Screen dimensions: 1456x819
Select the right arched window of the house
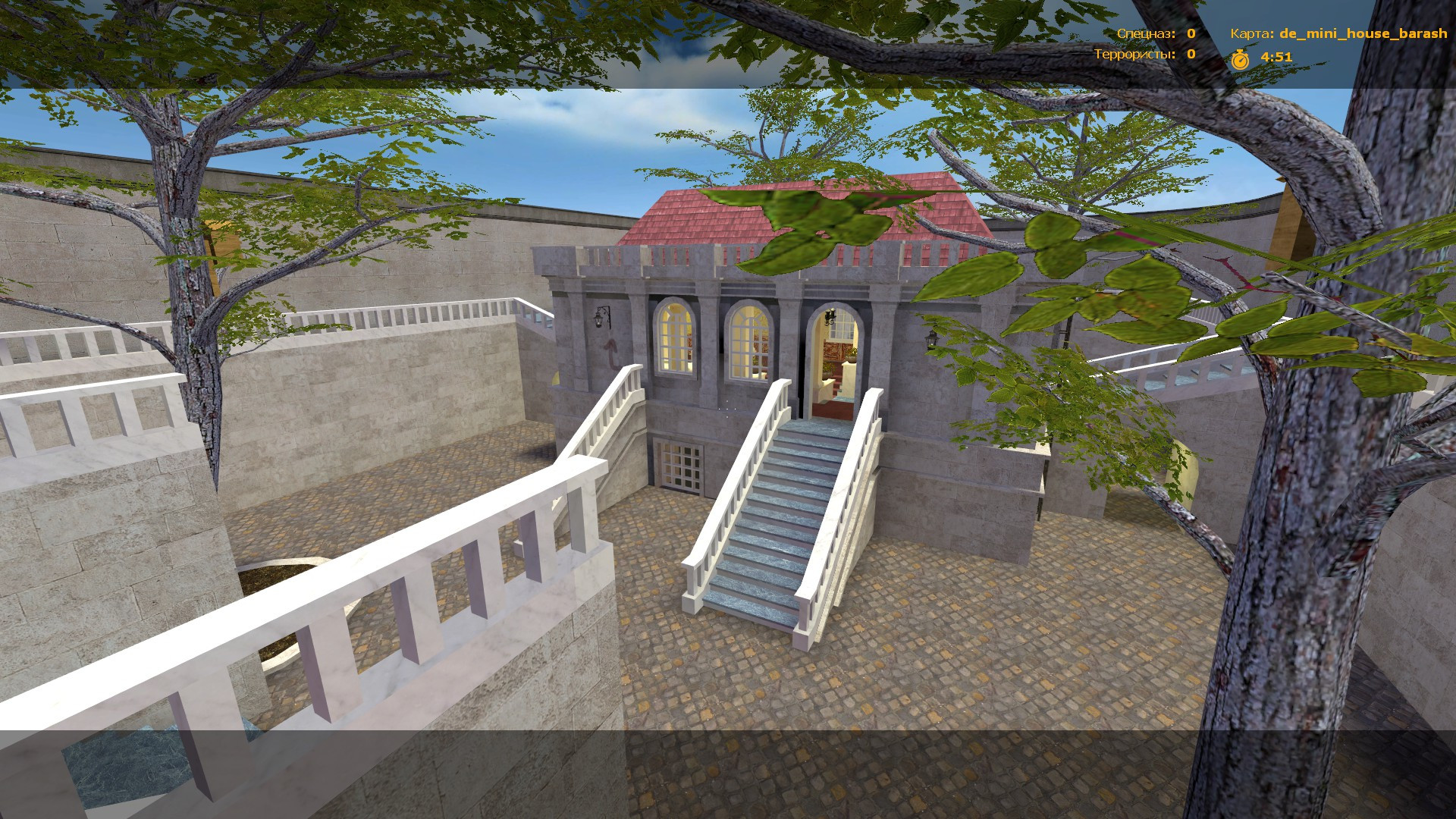coord(747,341)
